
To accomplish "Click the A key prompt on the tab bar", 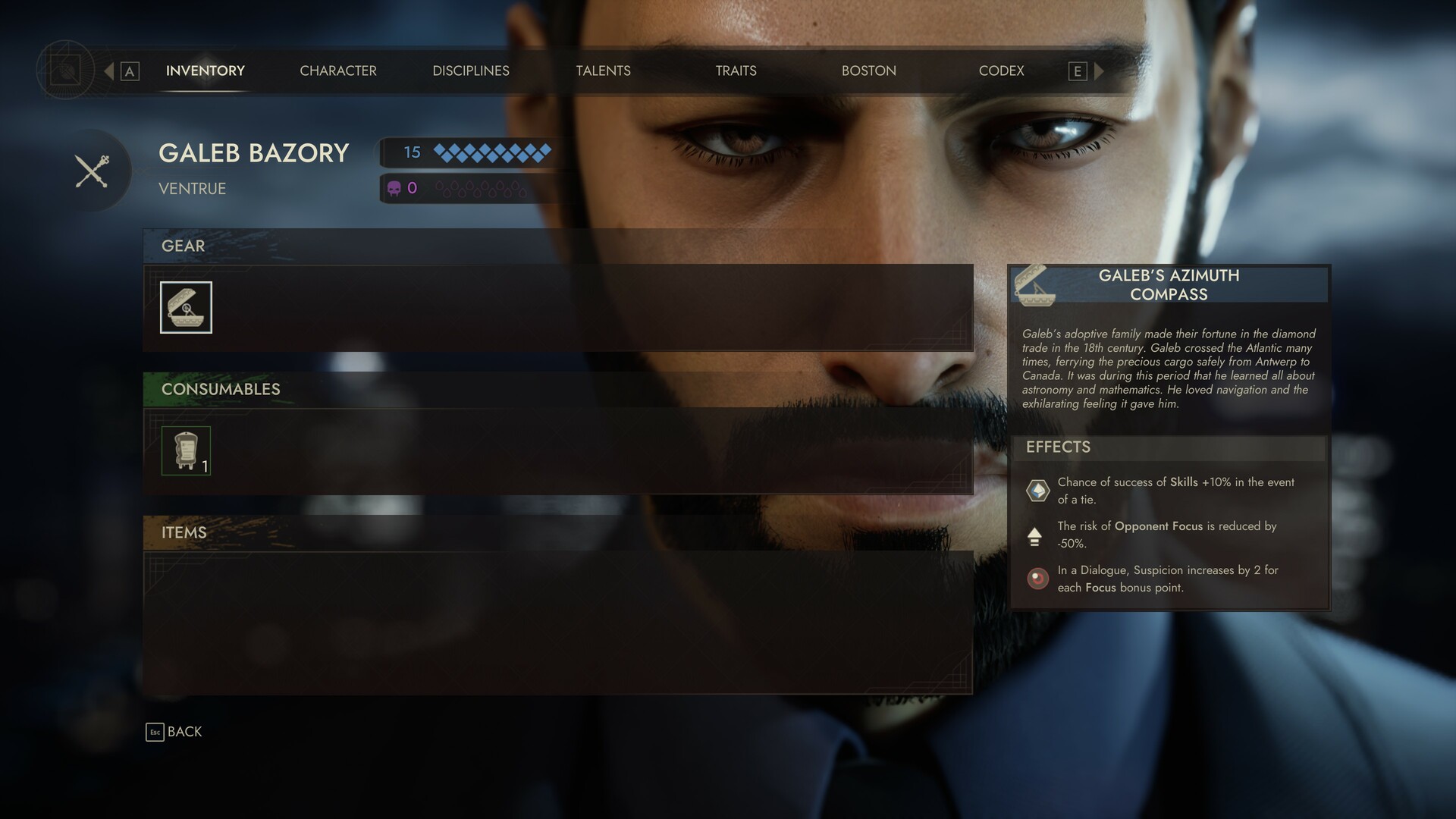I will point(130,71).
